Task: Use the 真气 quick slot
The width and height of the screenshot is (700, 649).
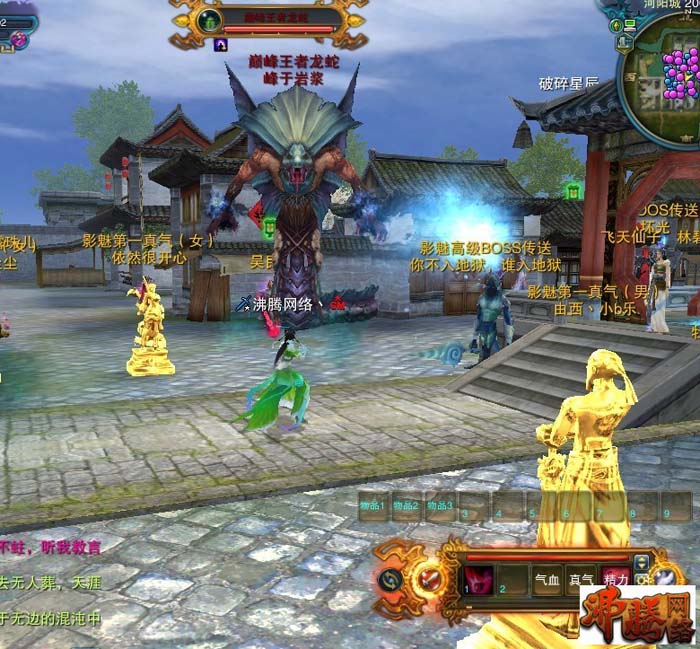Action: (x=581, y=580)
